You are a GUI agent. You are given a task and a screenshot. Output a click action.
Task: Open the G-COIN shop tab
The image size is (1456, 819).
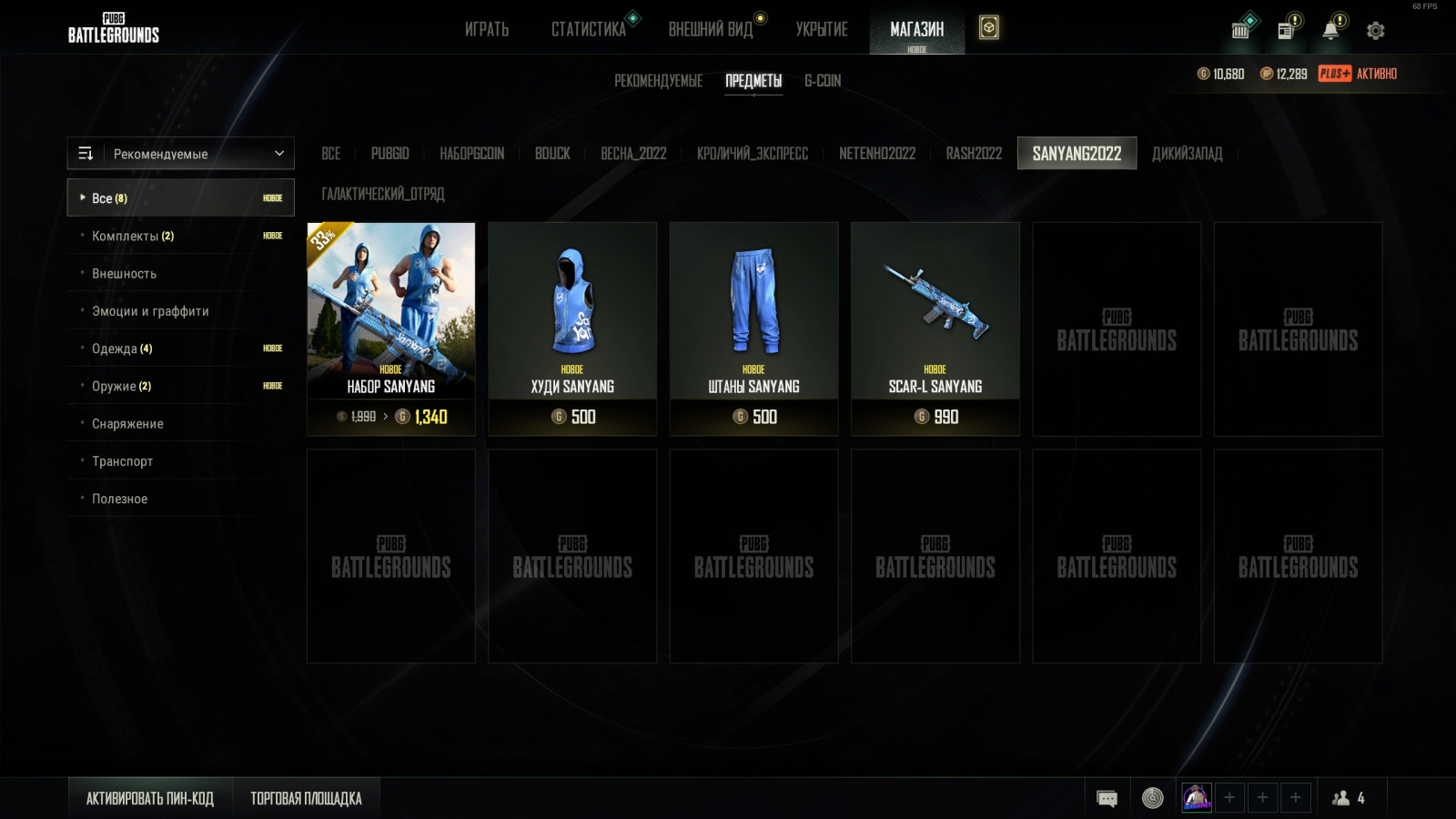pos(823,81)
